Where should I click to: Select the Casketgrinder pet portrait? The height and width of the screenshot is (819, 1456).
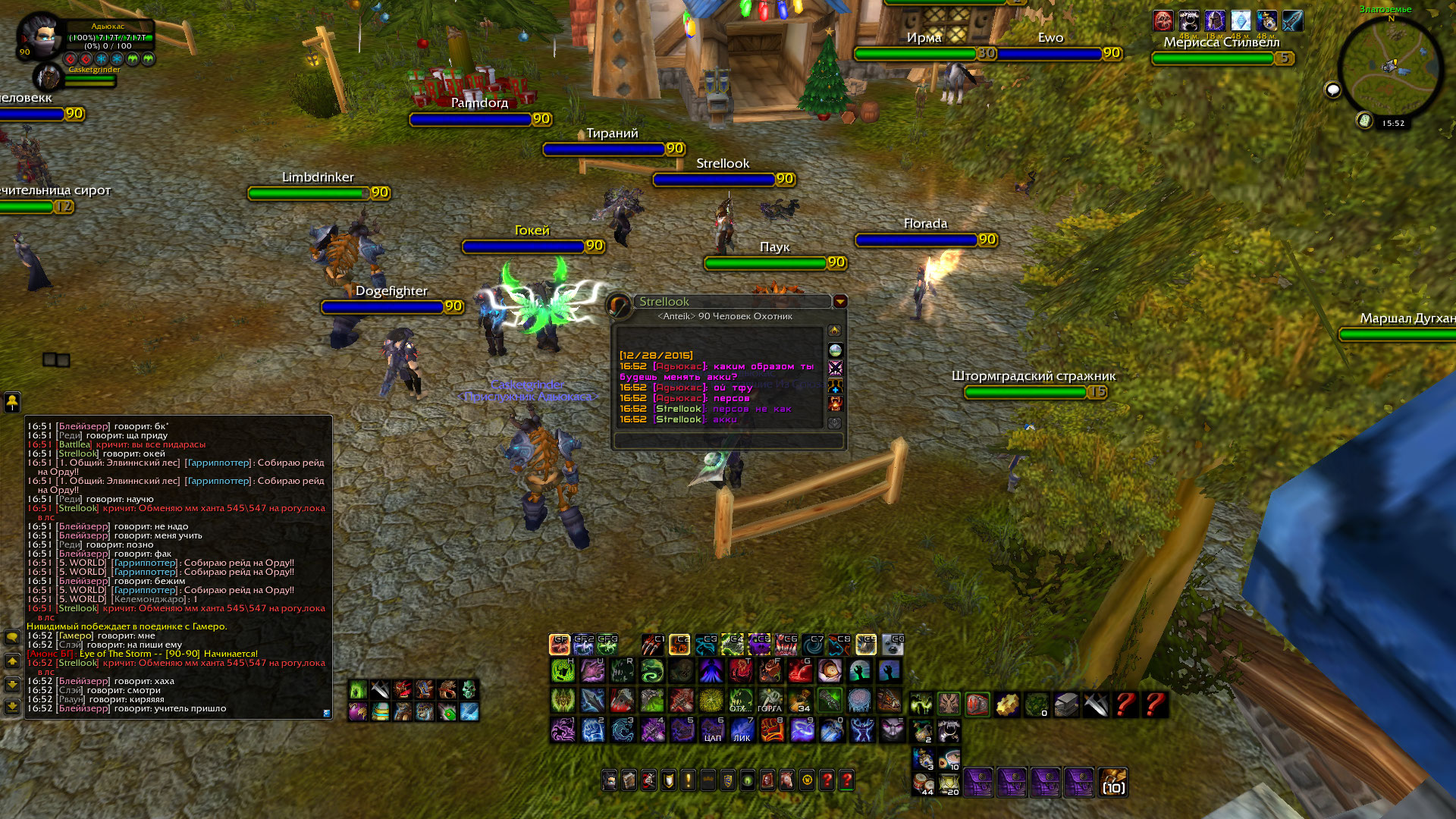[49, 77]
